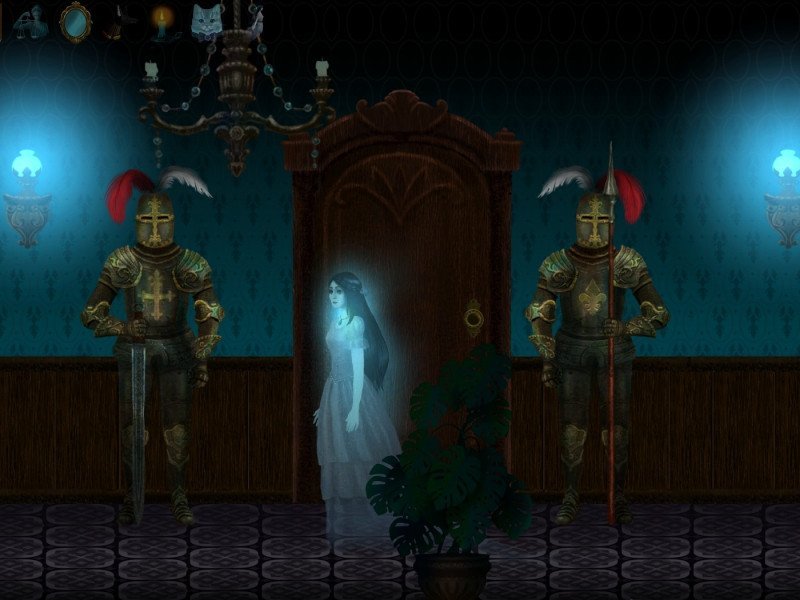Viewport: 800px width, 600px height.
Task: Select the lit candle inventory item
Action: (x=160, y=22)
